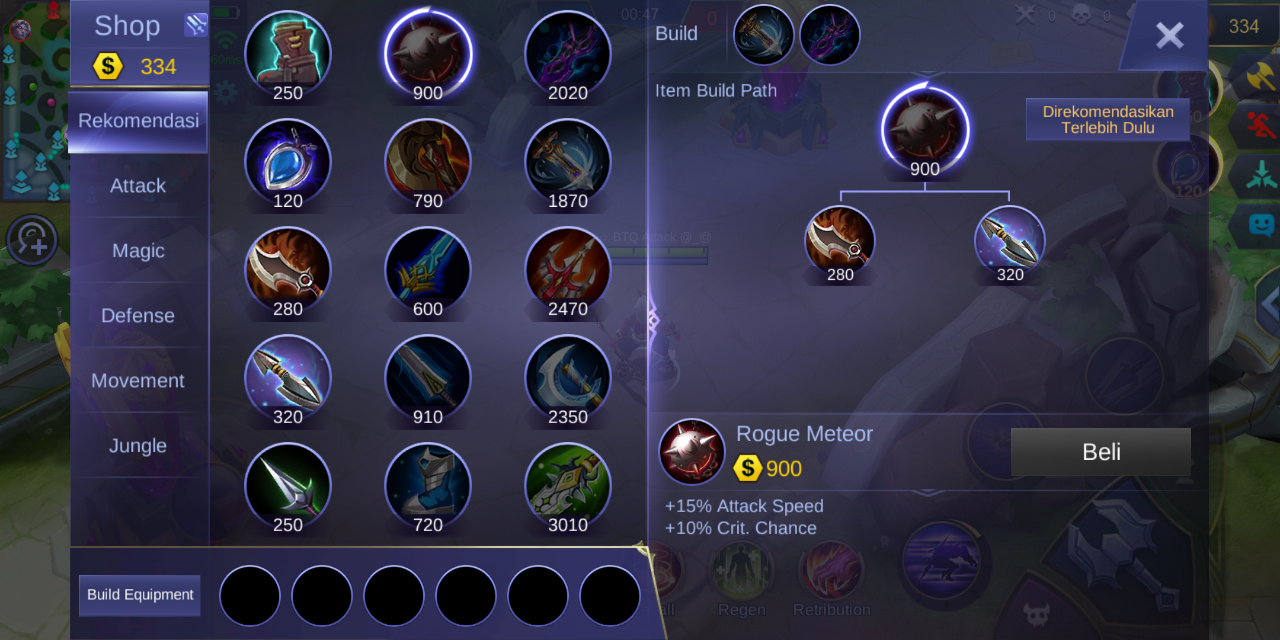Screen dimensions: 1280x640
Task: Show the Movement category tab
Action: [x=138, y=381]
